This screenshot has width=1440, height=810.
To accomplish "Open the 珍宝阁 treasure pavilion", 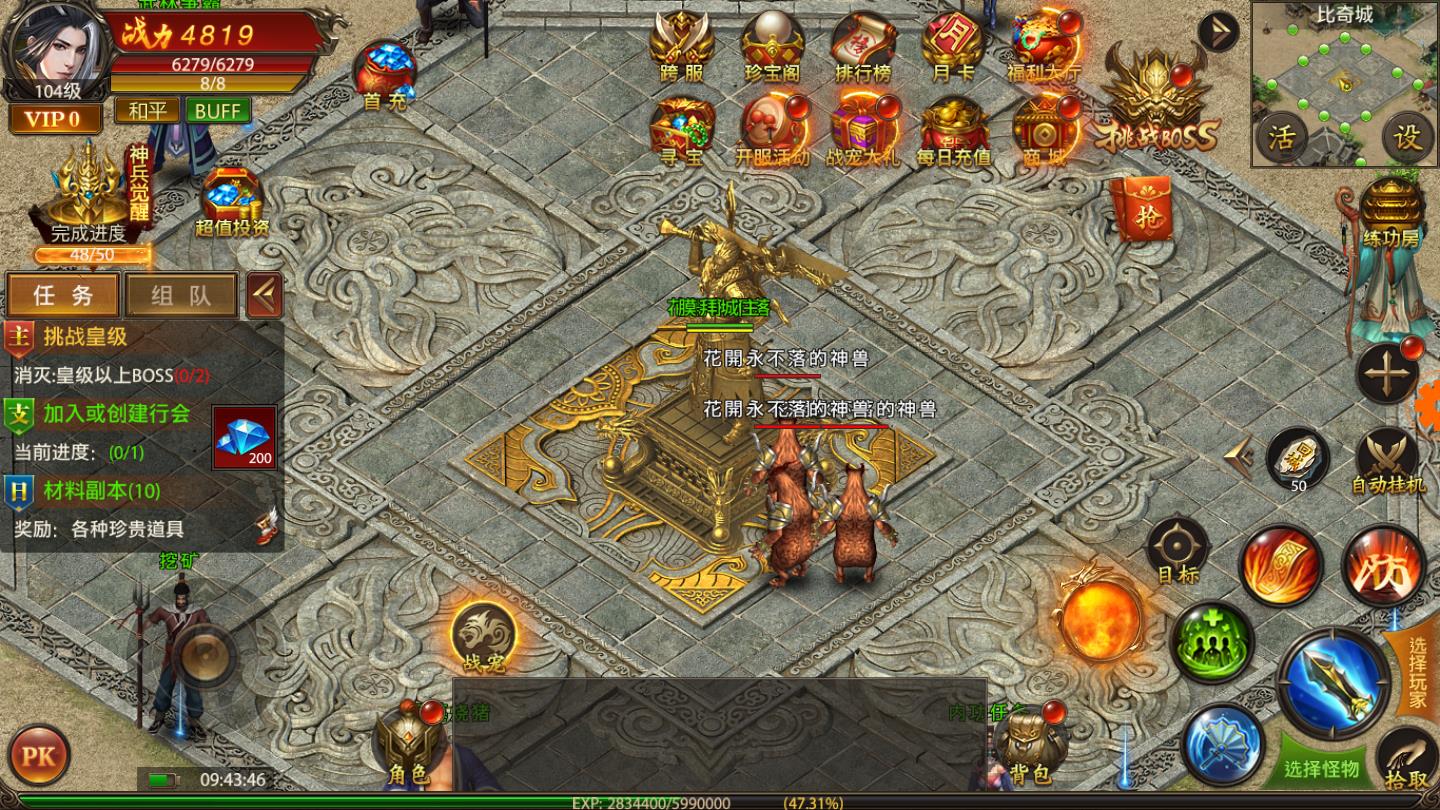I will tap(772, 47).
